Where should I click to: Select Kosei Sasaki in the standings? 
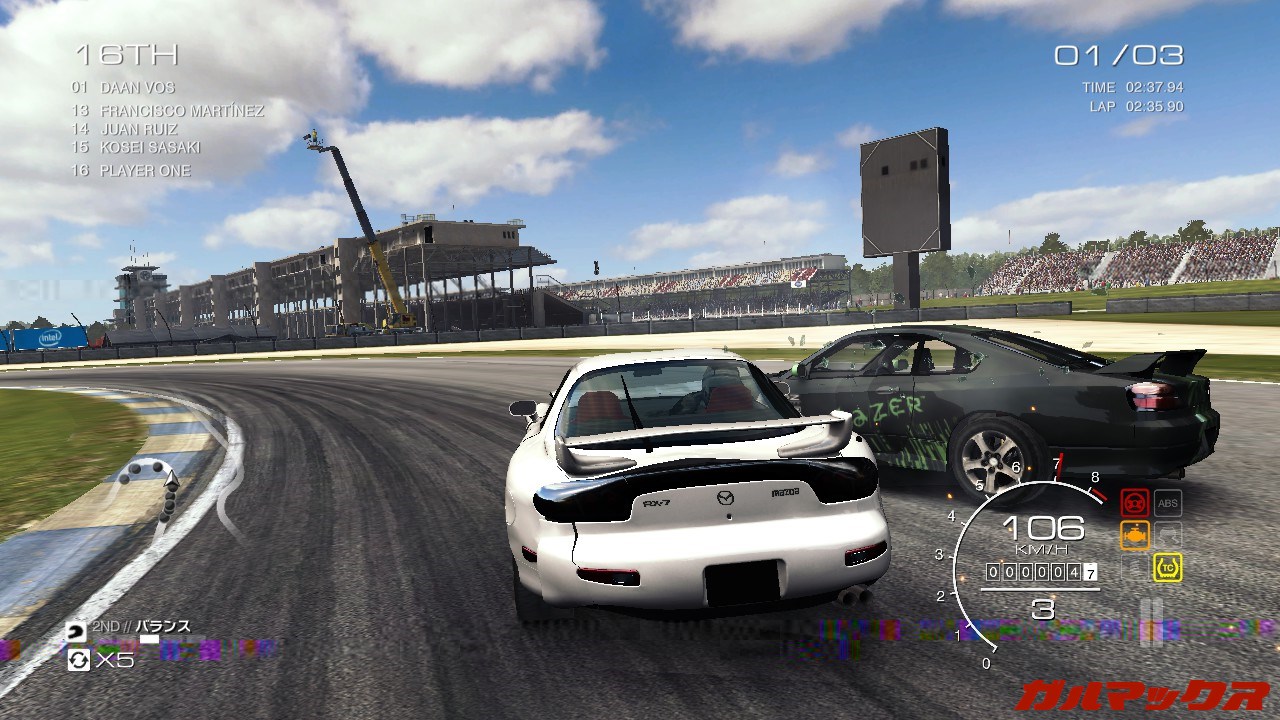tap(150, 147)
